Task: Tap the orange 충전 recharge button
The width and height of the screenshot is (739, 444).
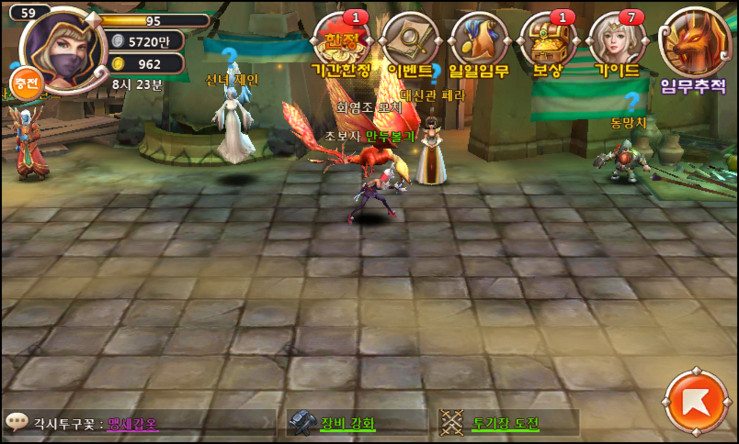Action: point(25,83)
